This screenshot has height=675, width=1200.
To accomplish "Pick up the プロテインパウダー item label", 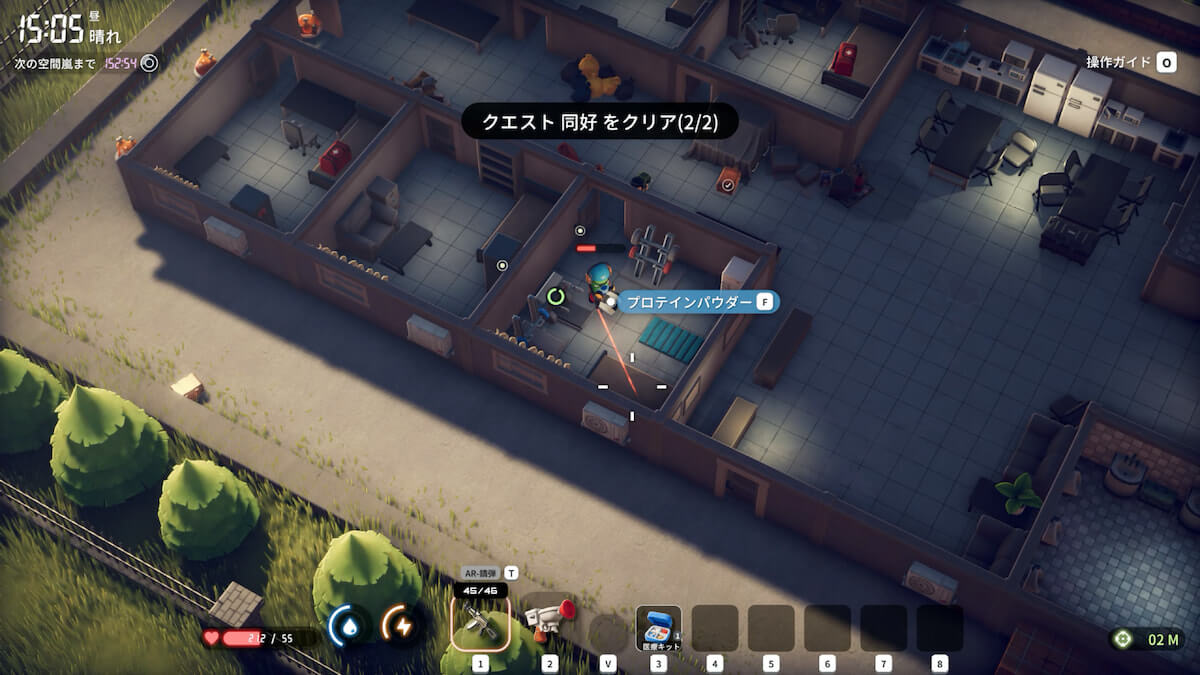I will [689, 301].
